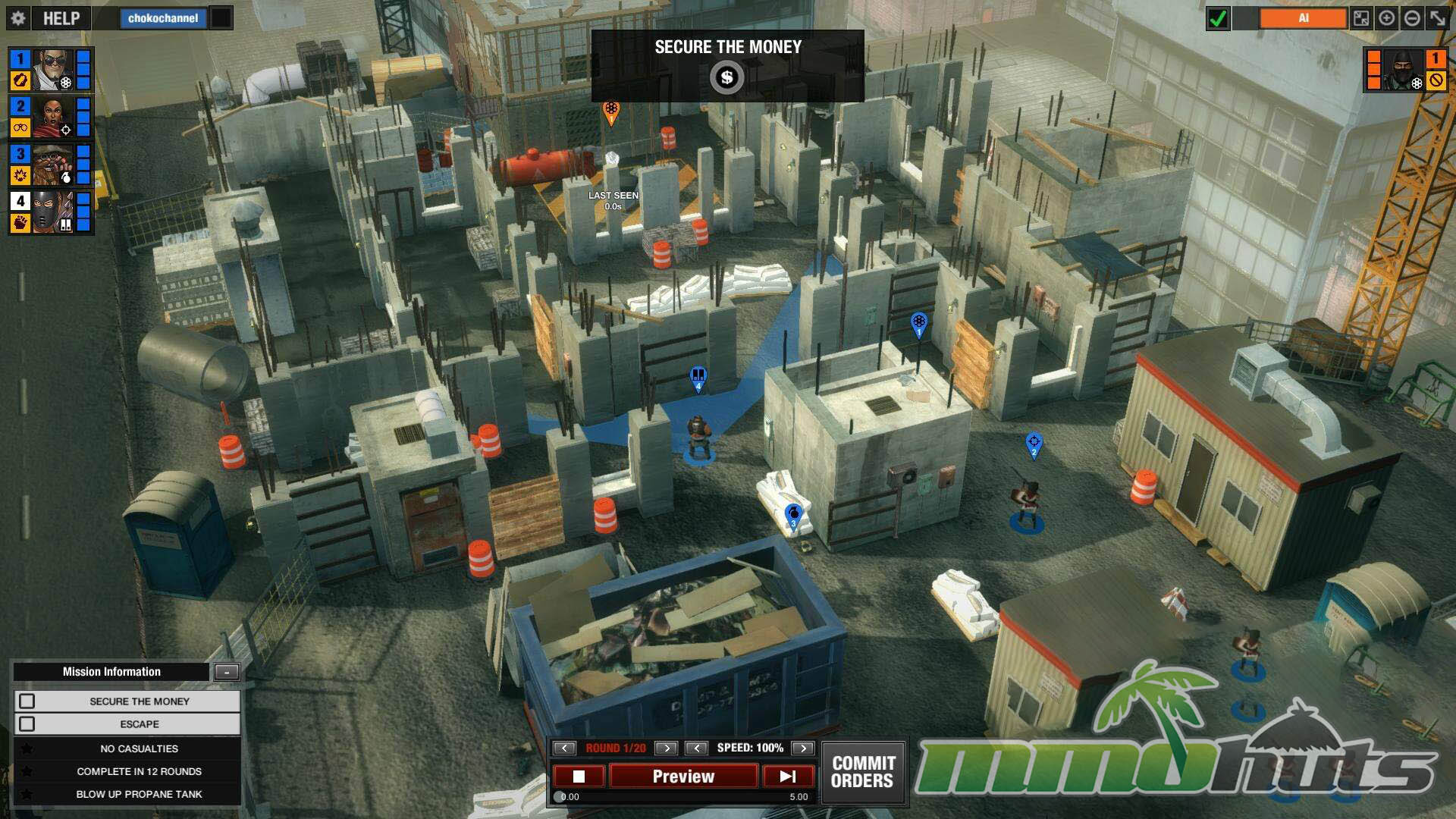The width and height of the screenshot is (1456, 819).
Task: Zoom out with the minus magnifier
Action: click(1412, 18)
